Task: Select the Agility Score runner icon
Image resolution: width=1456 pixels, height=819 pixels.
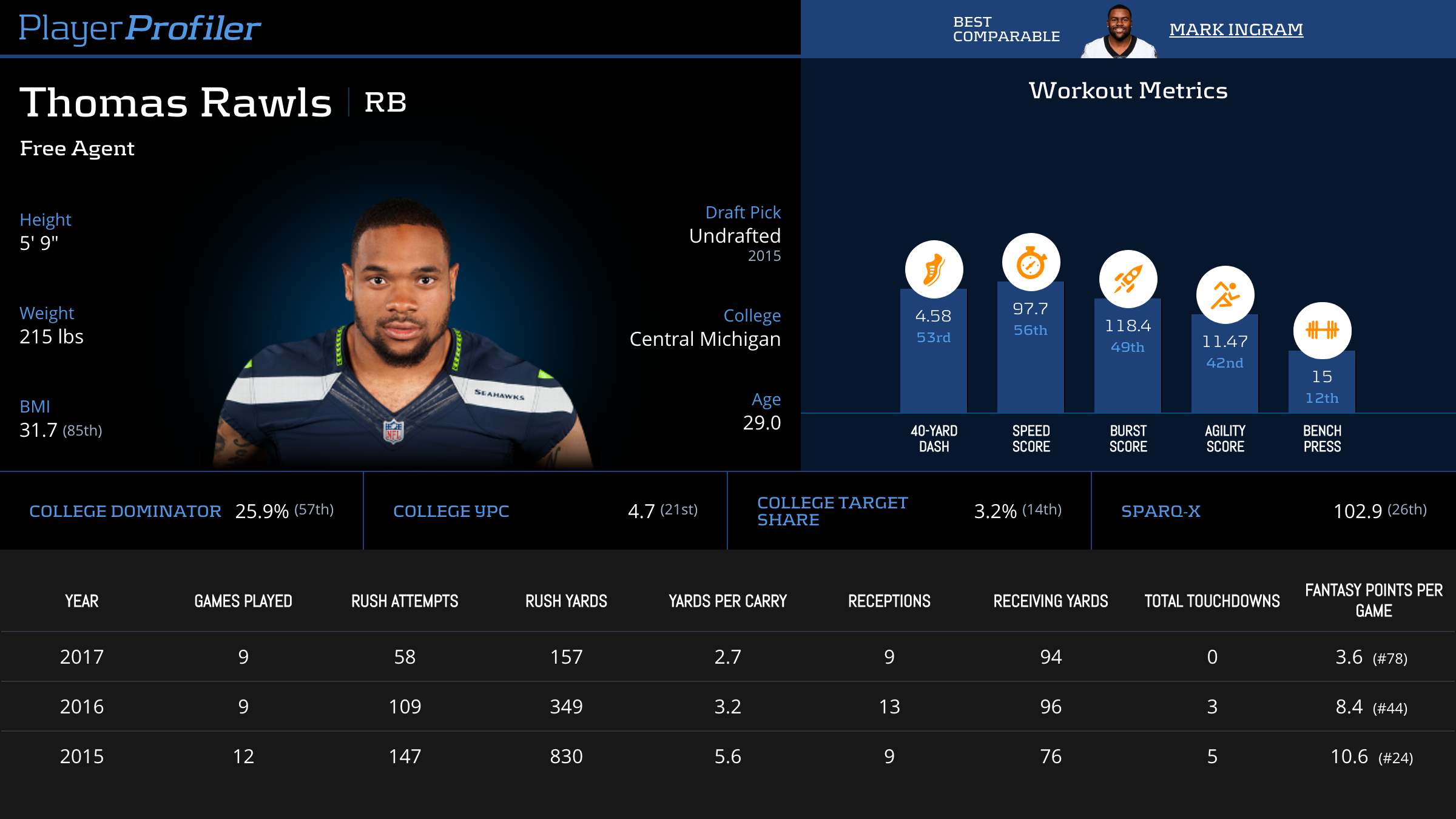Action: click(x=1225, y=295)
